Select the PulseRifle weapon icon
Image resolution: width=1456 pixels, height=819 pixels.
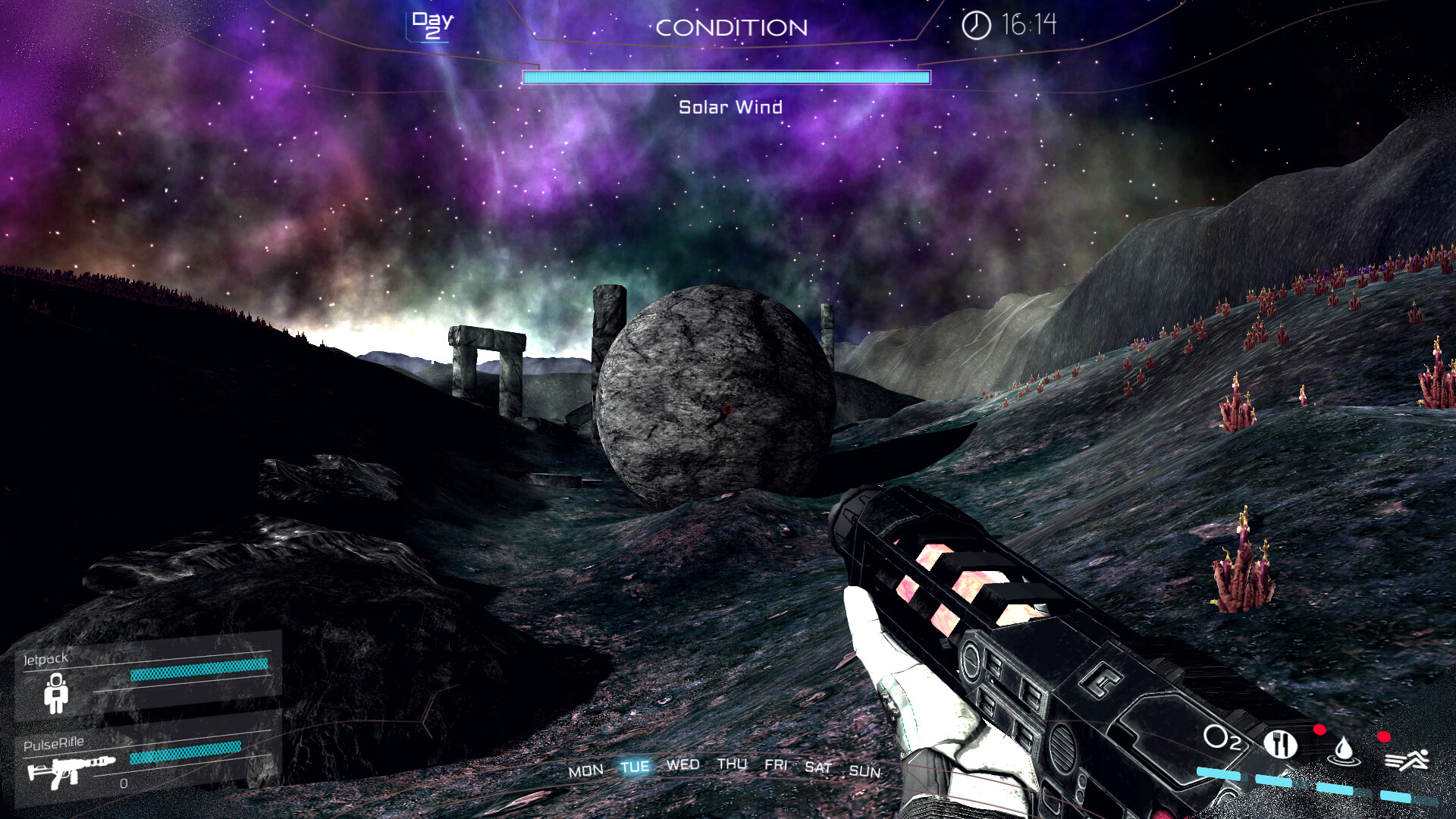tap(71, 770)
